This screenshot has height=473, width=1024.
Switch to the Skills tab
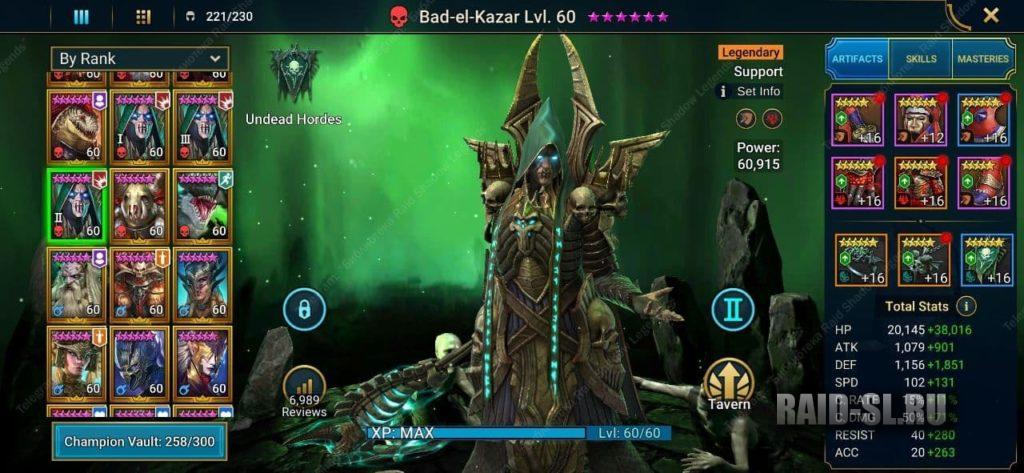point(921,59)
